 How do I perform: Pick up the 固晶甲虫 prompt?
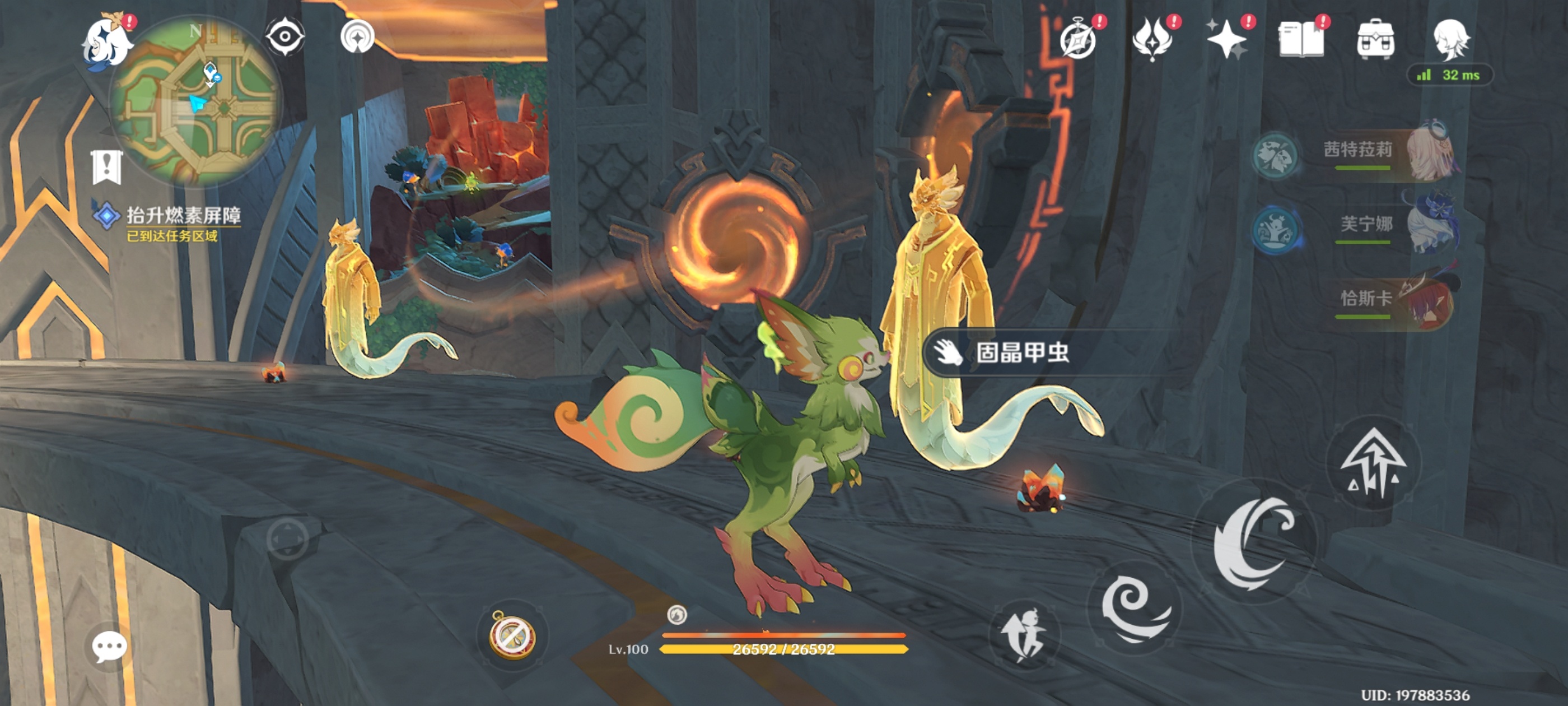[1021, 352]
